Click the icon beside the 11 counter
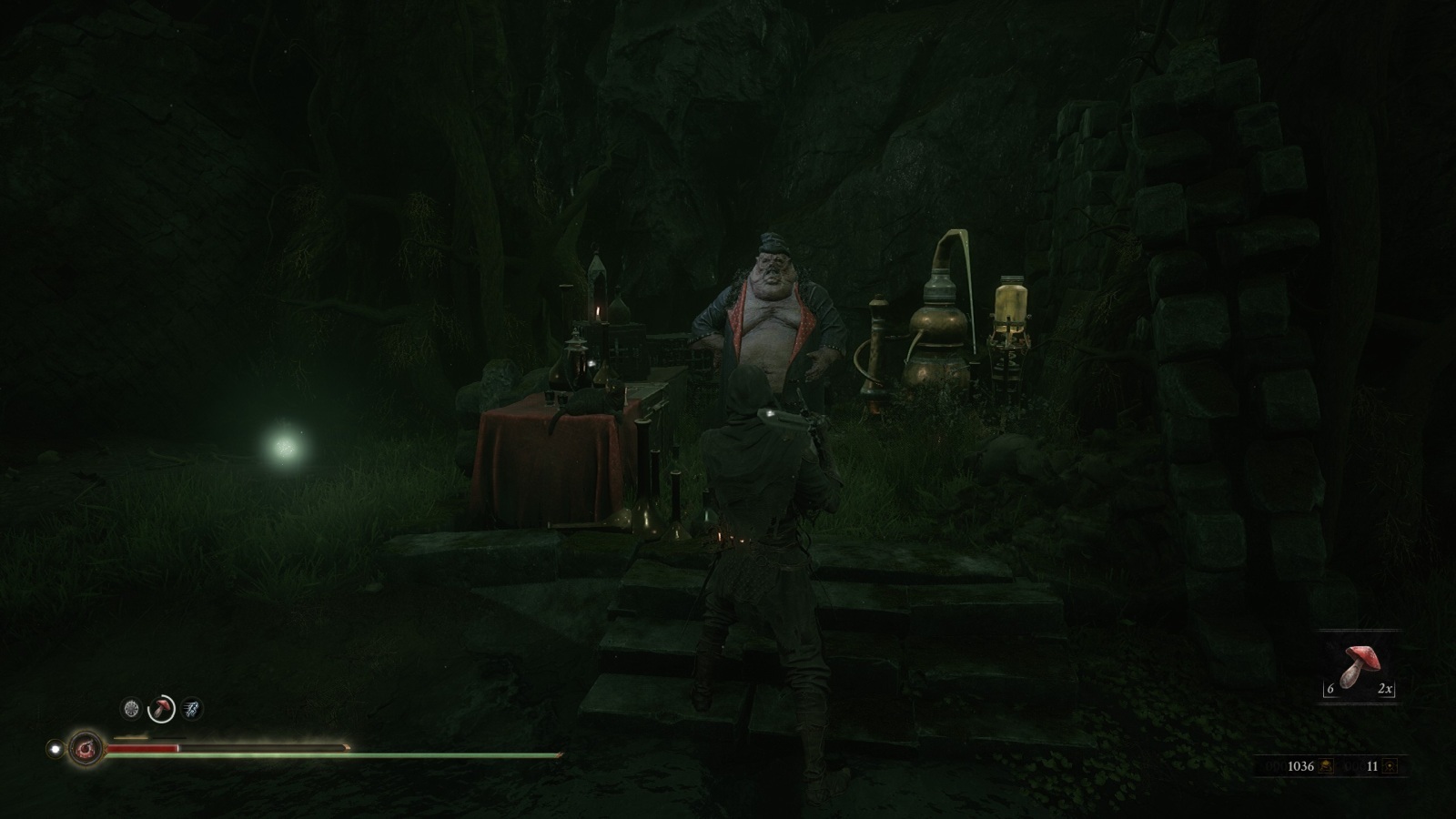Screen dimensions: 1456x819 (1390, 766)
